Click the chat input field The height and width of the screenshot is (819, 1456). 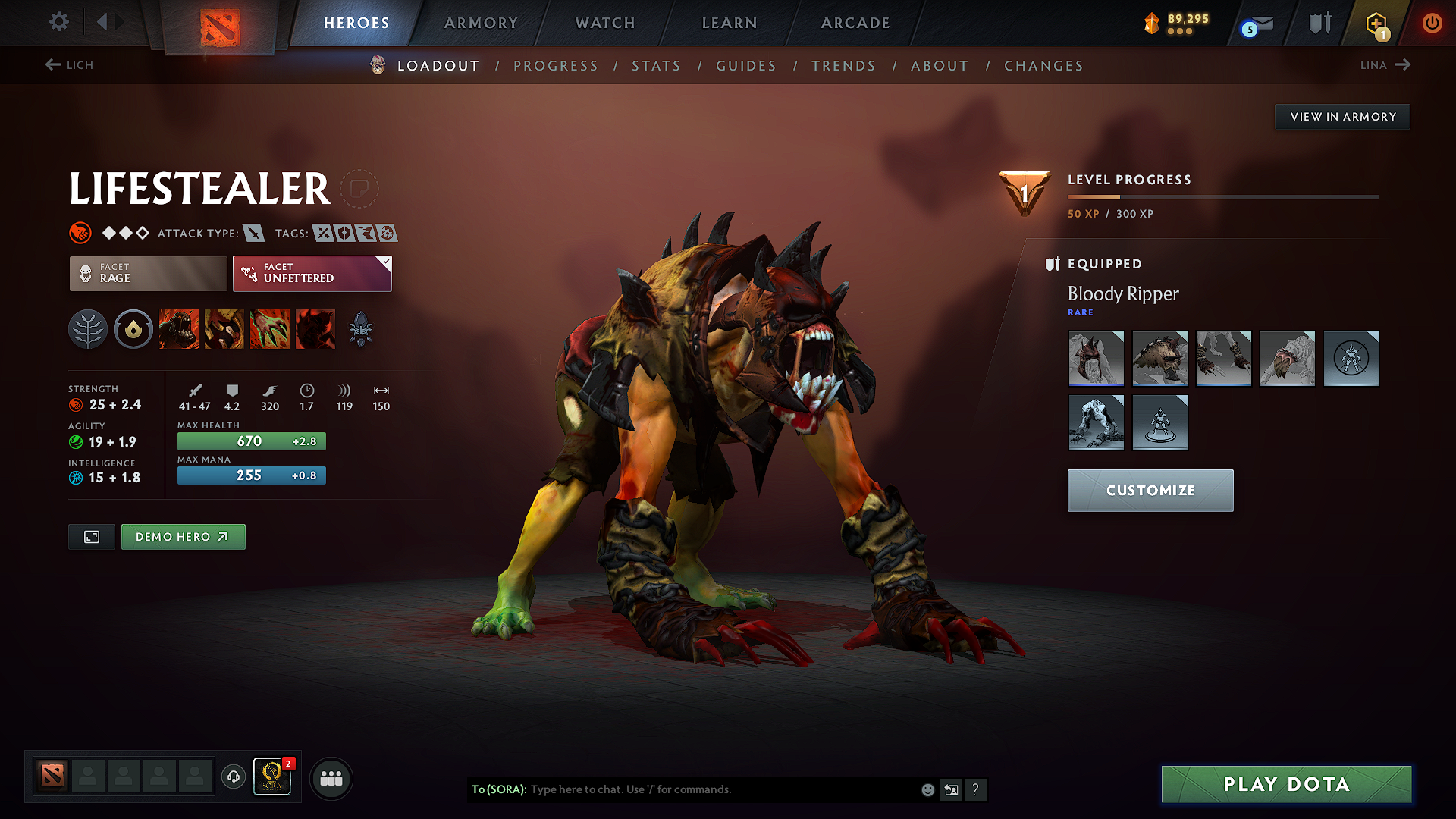click(720, 789)
